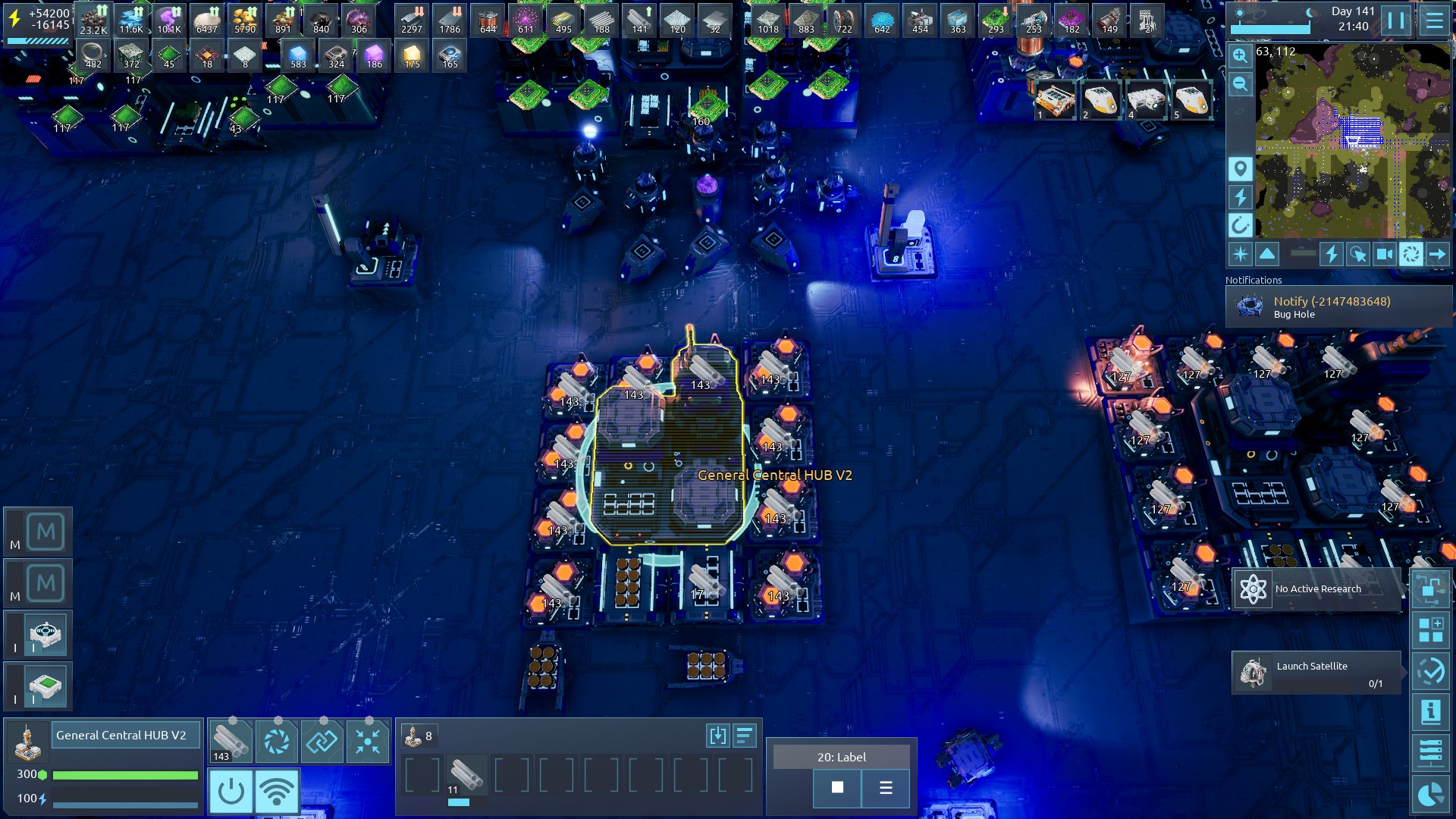Pause the game with the pause button
The image size is (1456, 819).
click(1395, 20)
